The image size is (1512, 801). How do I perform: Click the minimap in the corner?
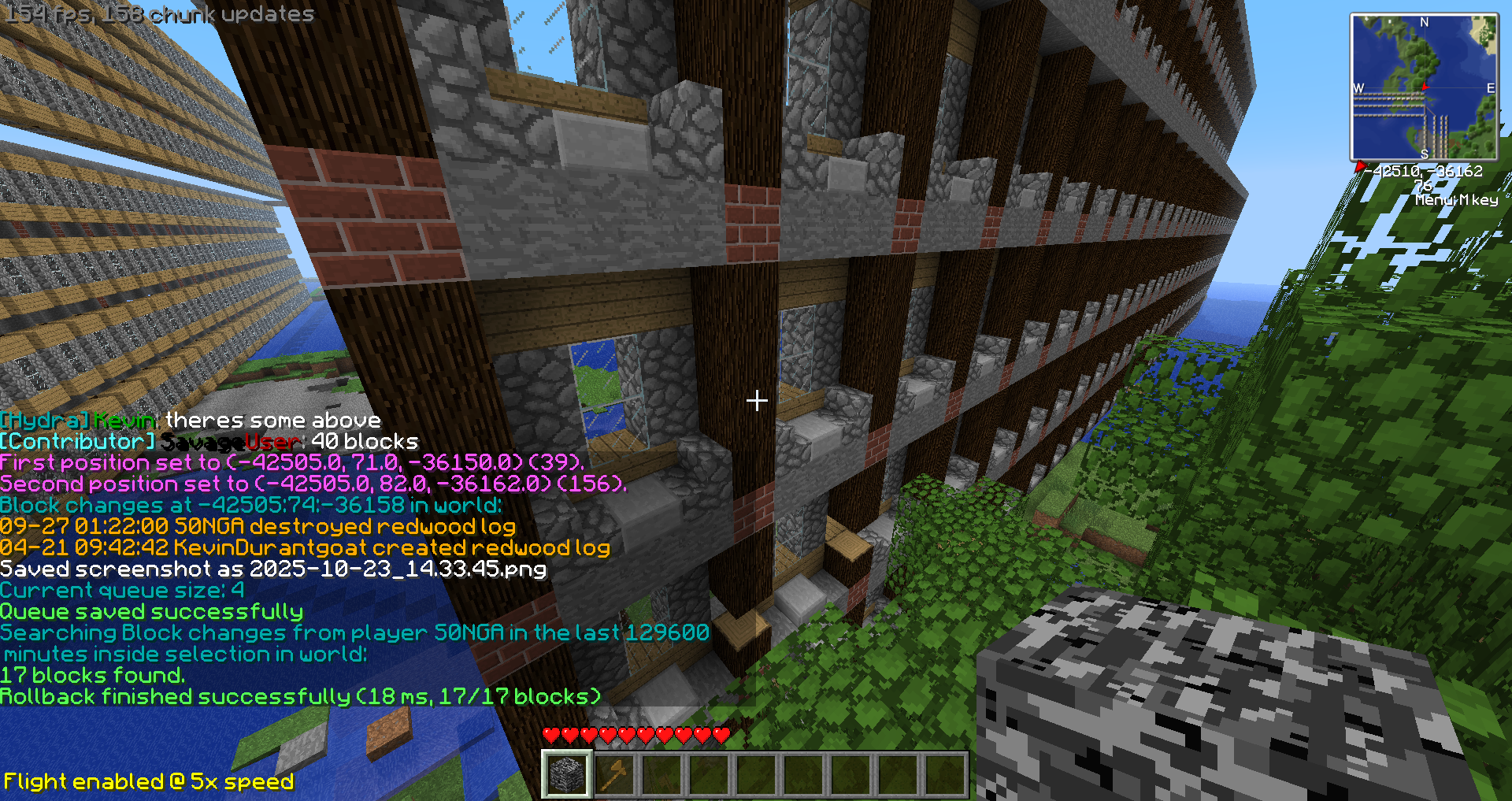click(x=1424, y=87)
